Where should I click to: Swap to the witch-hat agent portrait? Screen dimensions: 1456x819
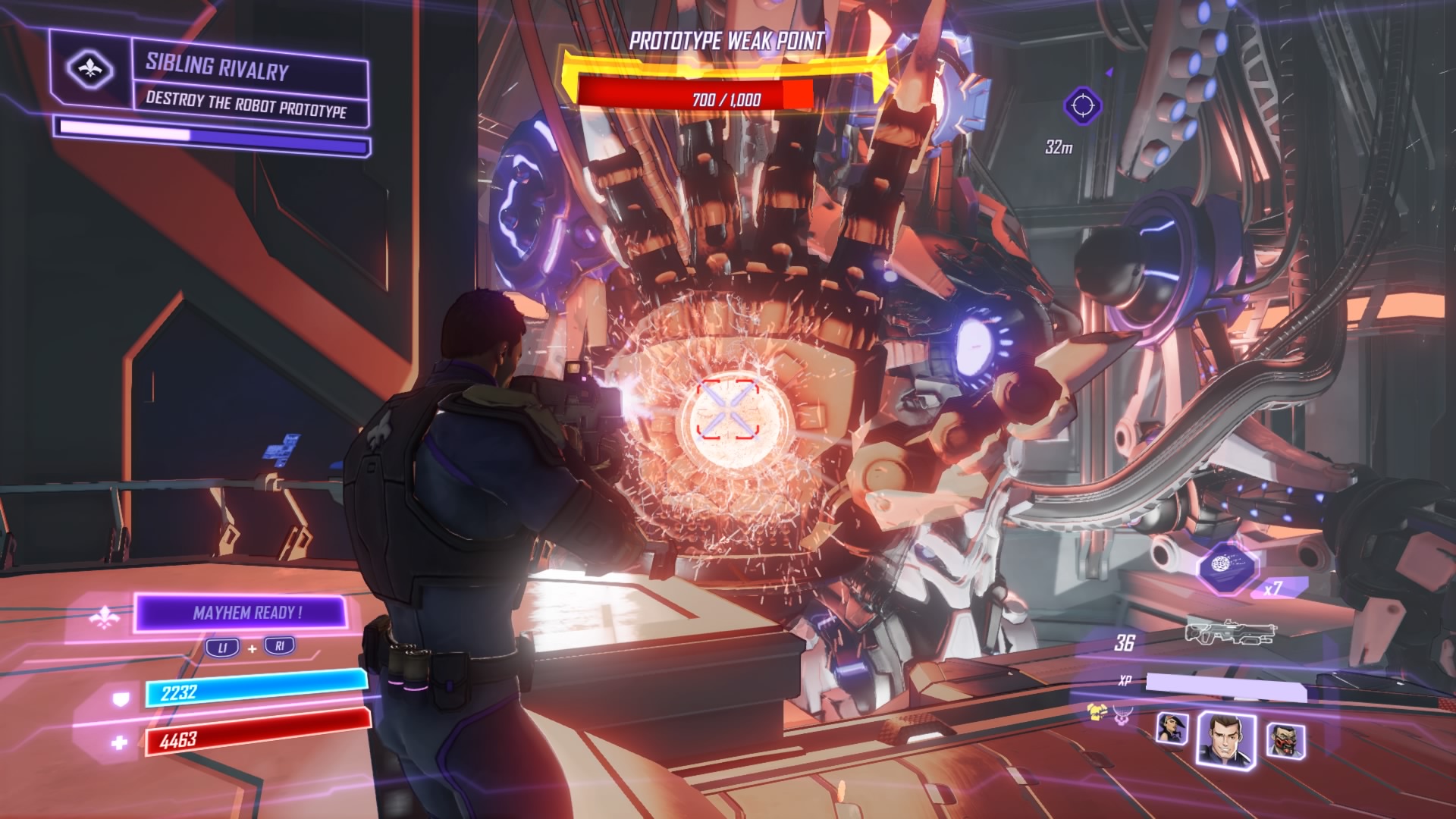pos(1172,730)
